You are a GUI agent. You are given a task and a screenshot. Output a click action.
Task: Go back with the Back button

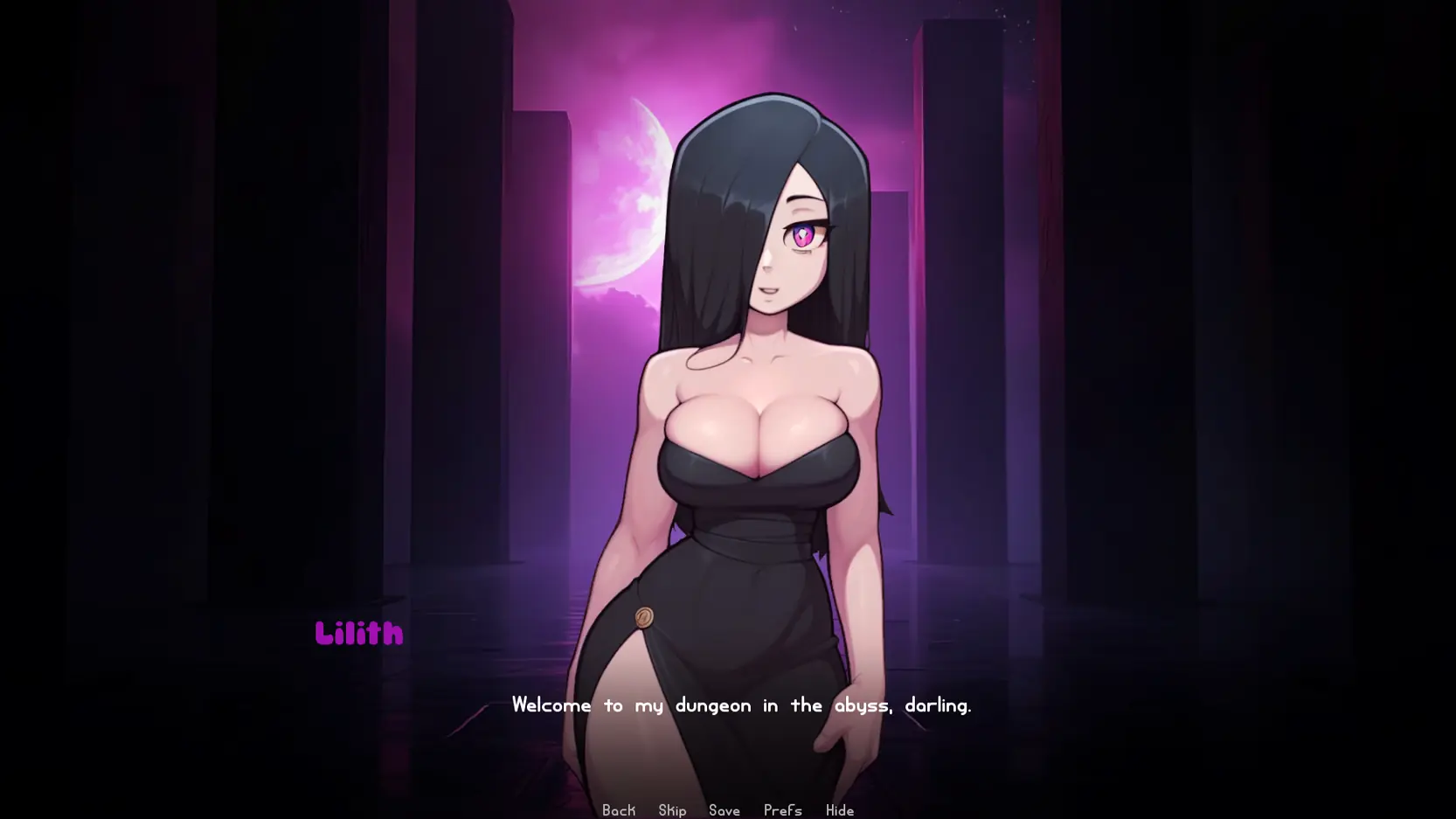point(619,810)
